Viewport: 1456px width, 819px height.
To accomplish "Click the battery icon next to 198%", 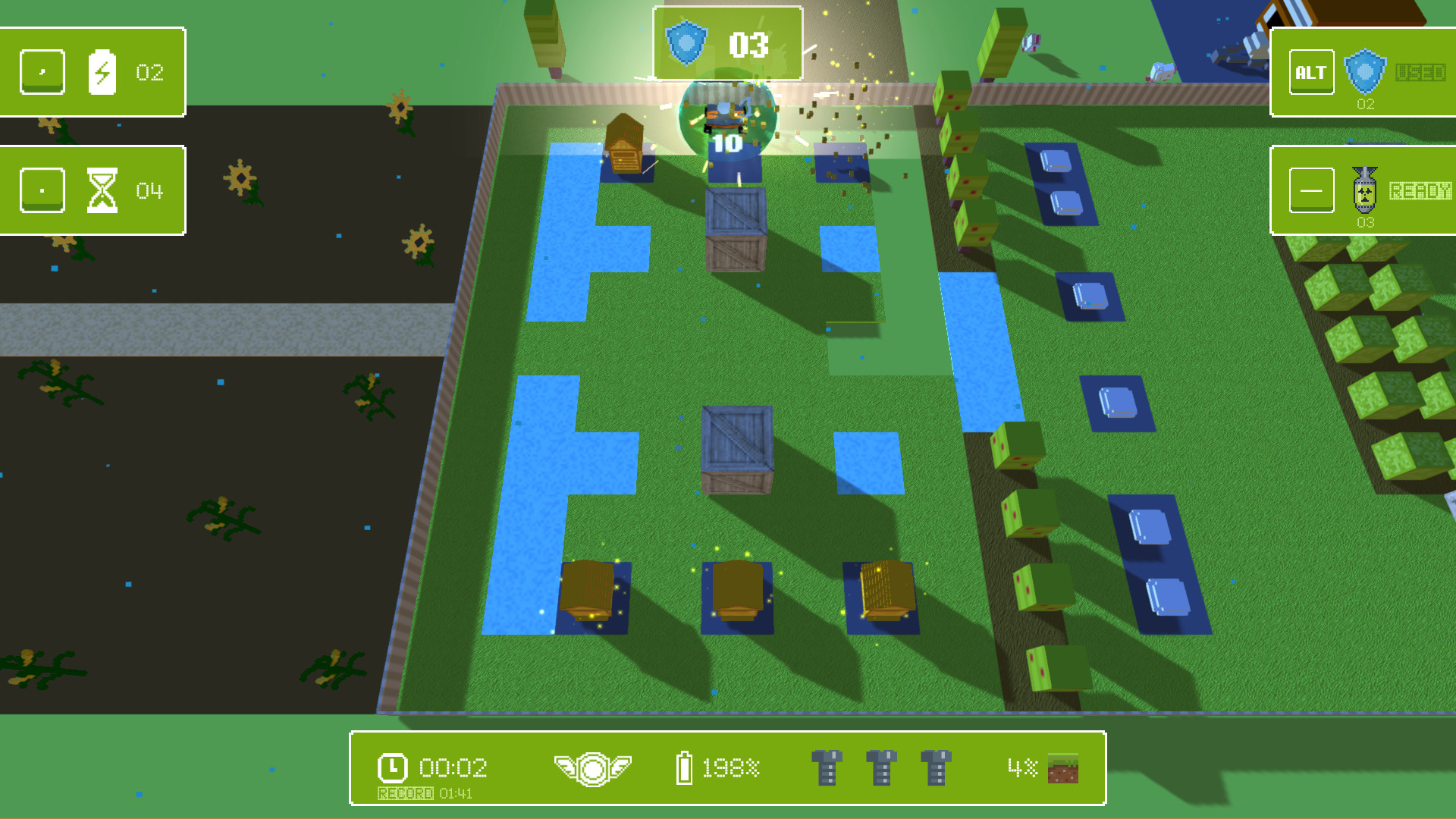I will tap(685, 767).
